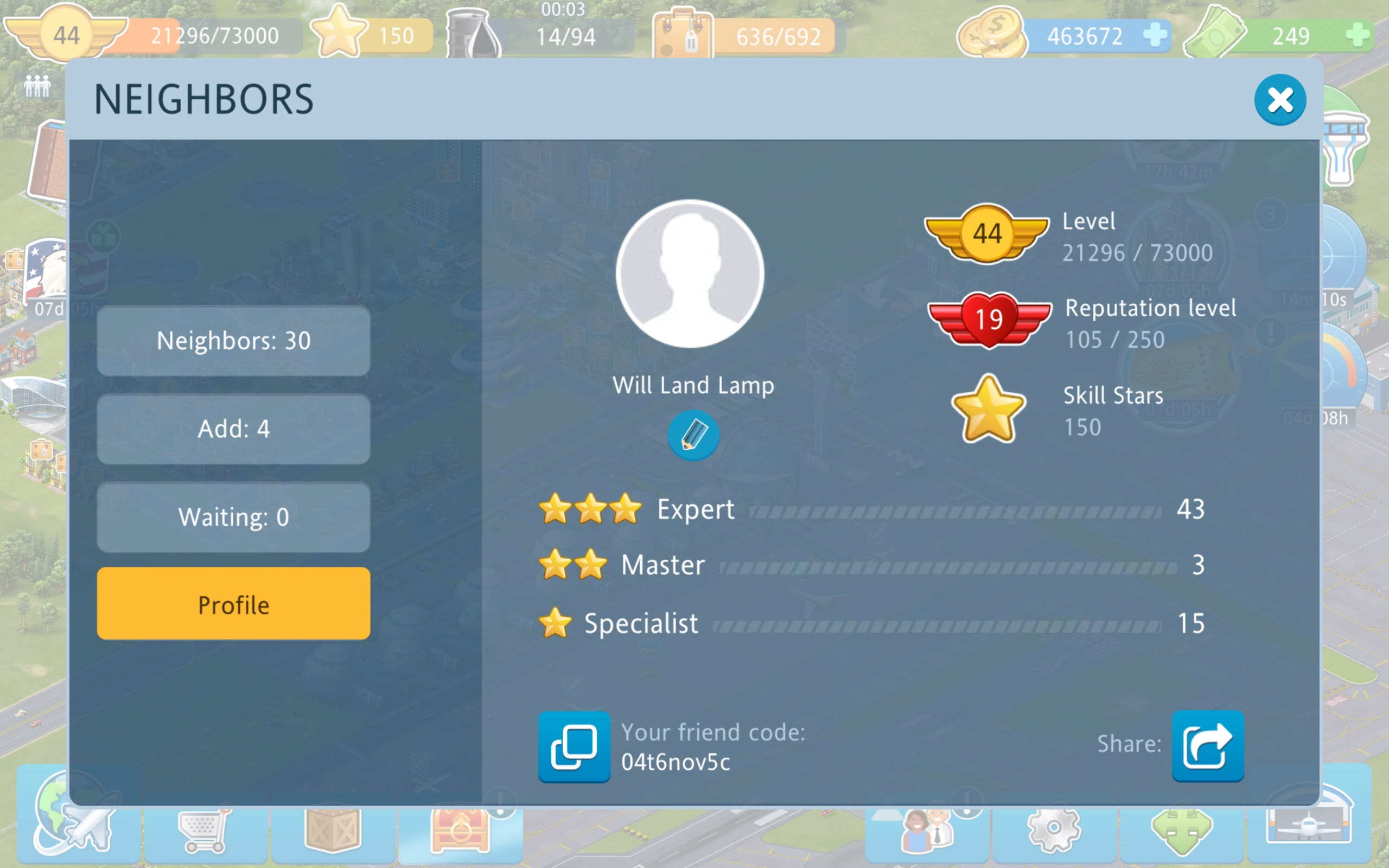This screenshot has width=1389, height=868.
Task: Share the friend code
Action: (x=1207, y=746)
